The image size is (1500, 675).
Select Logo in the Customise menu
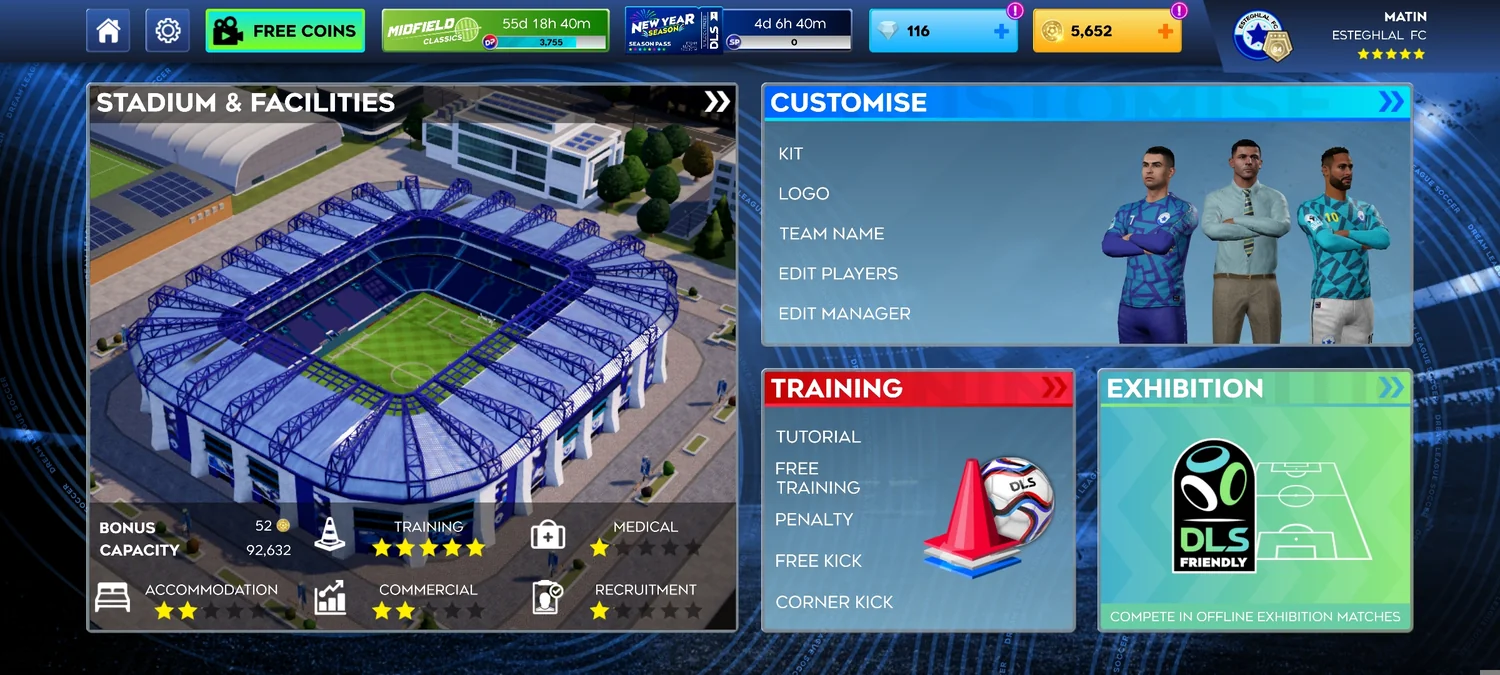point(804,194)
